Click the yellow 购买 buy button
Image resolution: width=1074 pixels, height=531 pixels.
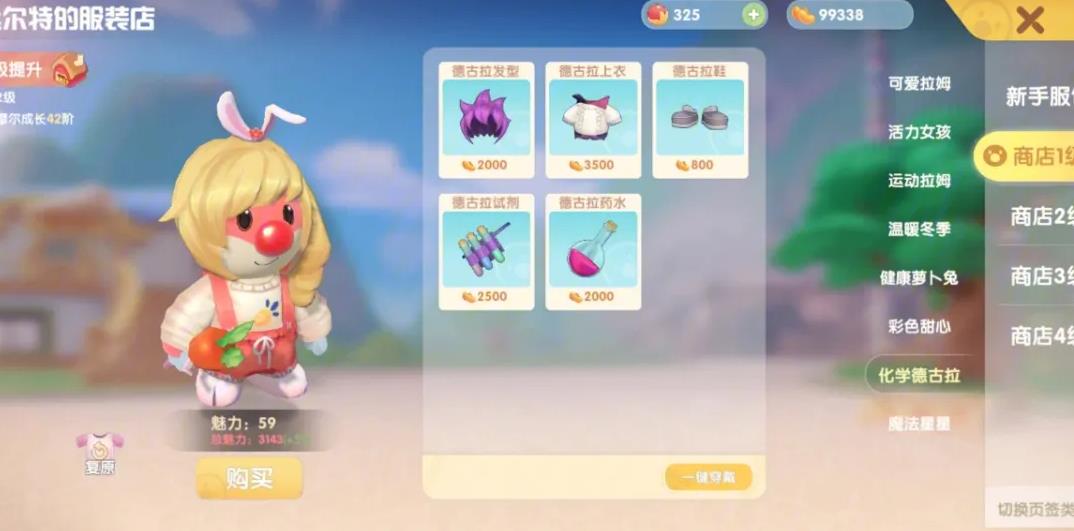coord(249,478)
